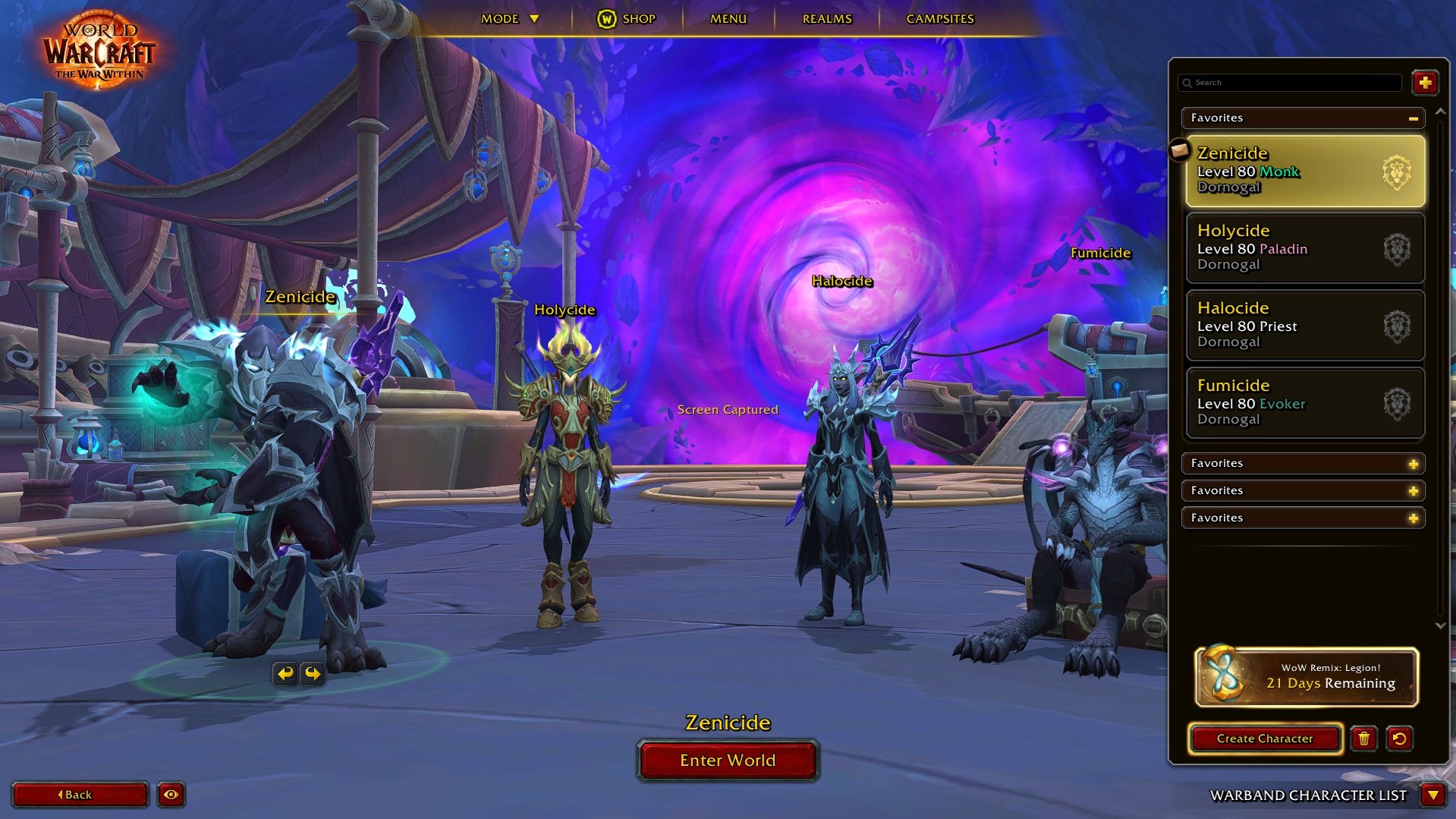Screen dimensions: 1456x819
Task: Expand the second Favorites group
Action: coord(1414,463)
